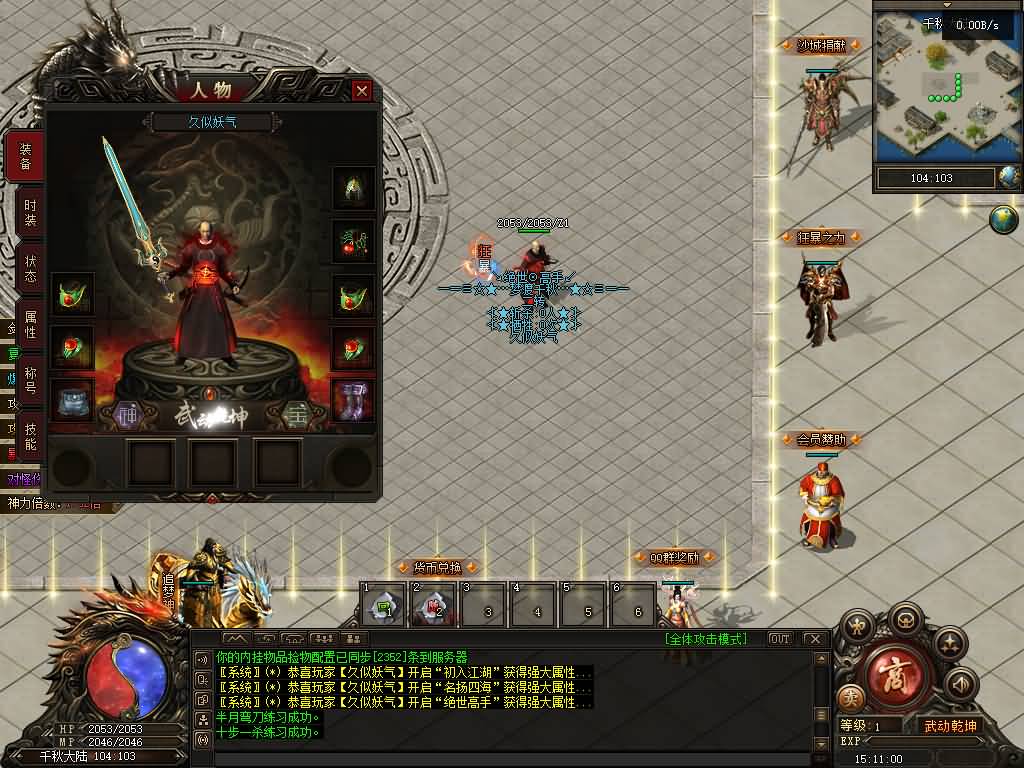The height and width of the screenshot is (768, 1024).
Task: Switch to the 时装 fashion tab
Action: 30,213
